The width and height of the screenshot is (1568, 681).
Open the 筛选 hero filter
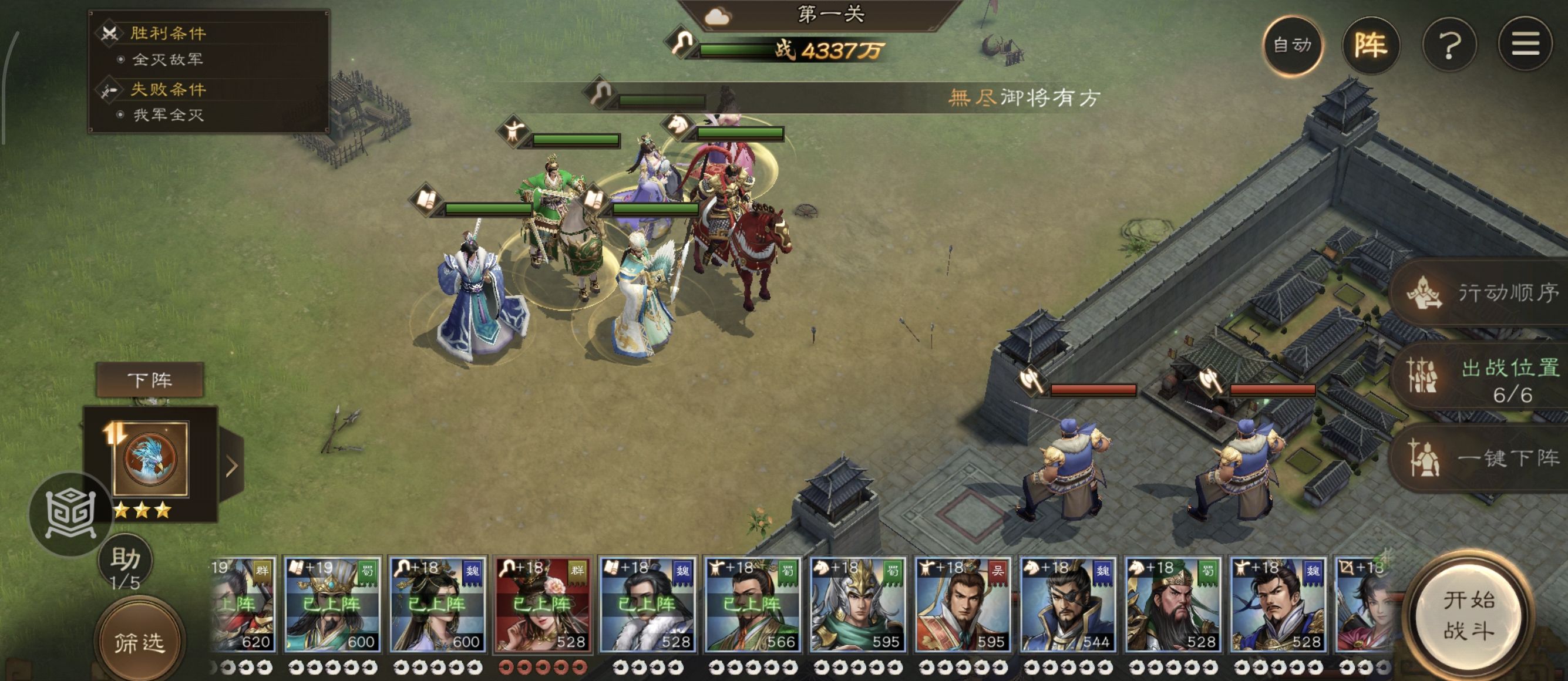pyautogui.click(x=139, y=642)
